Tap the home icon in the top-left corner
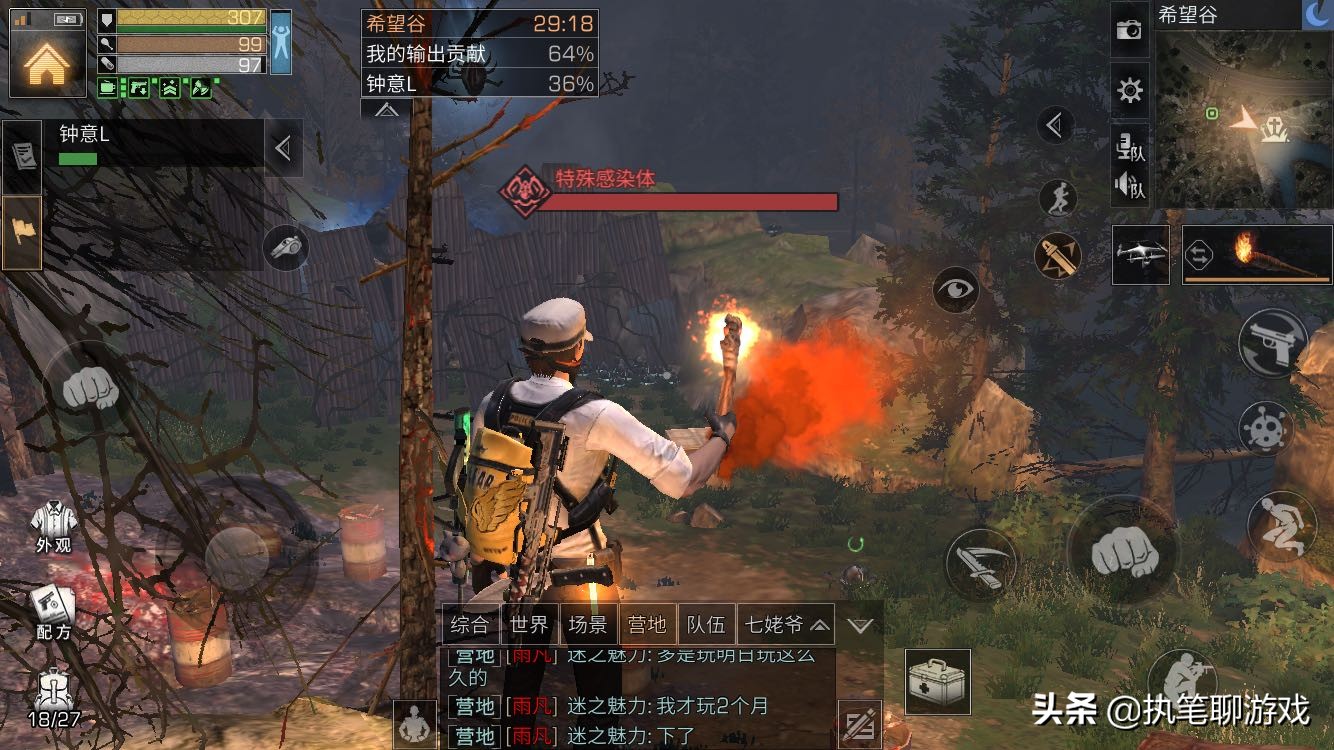The height and width of the screenshot is (750, 1334). point(46,65)
